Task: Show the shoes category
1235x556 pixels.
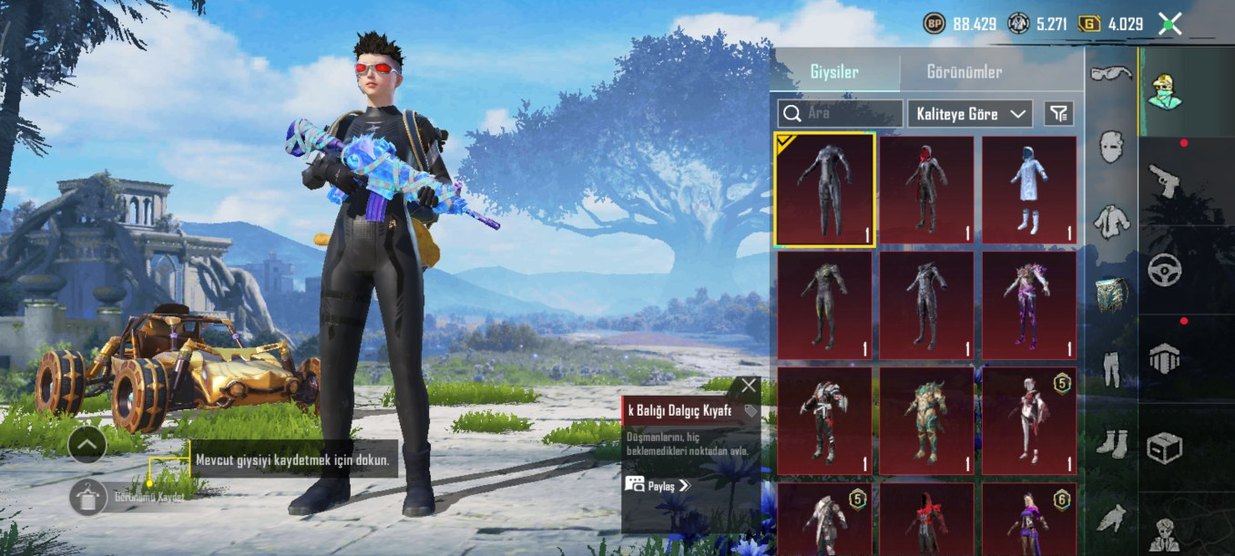Action: click(x=1110, y=442)
